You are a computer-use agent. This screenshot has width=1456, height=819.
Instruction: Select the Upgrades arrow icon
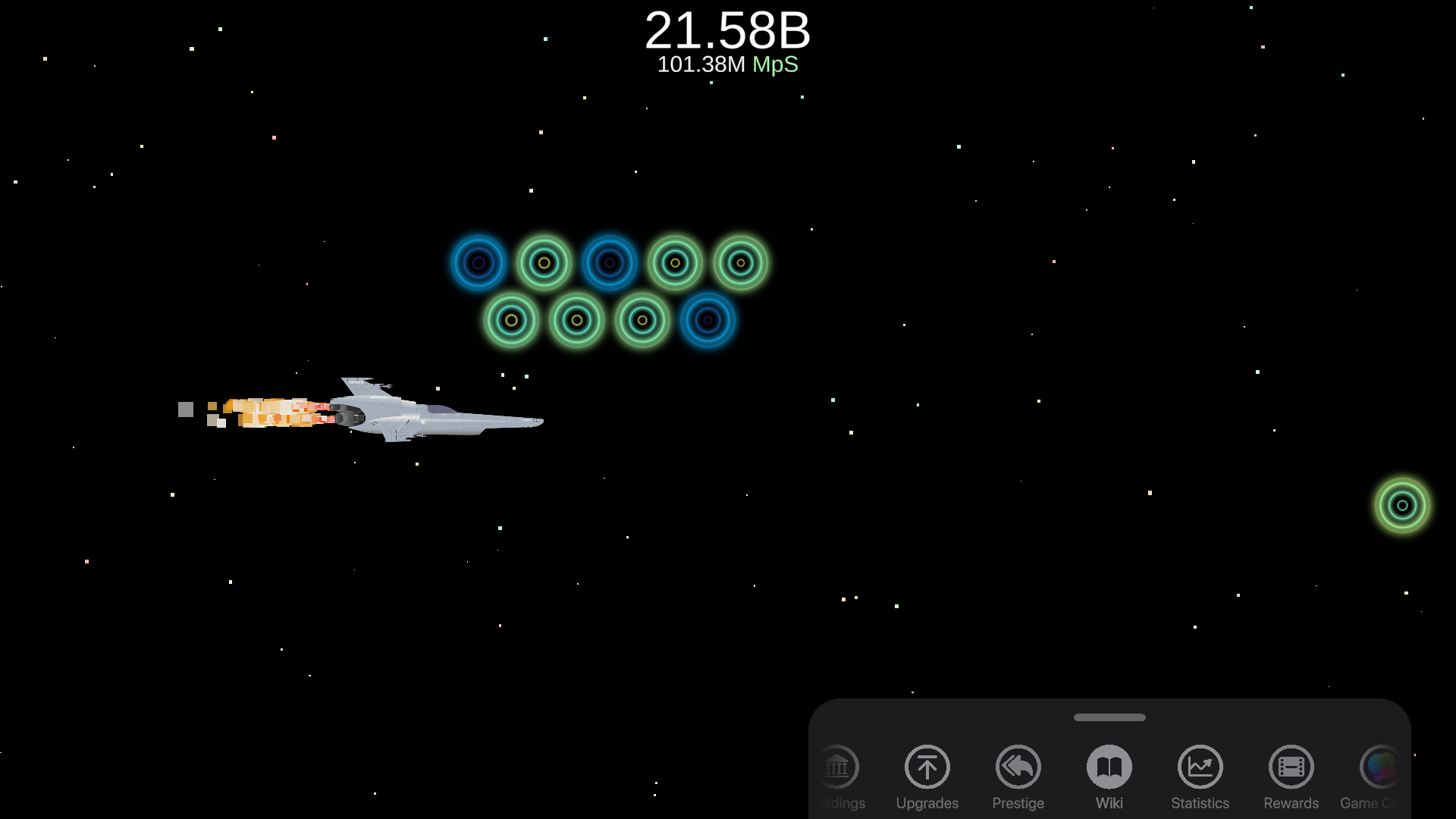[927, 767]
